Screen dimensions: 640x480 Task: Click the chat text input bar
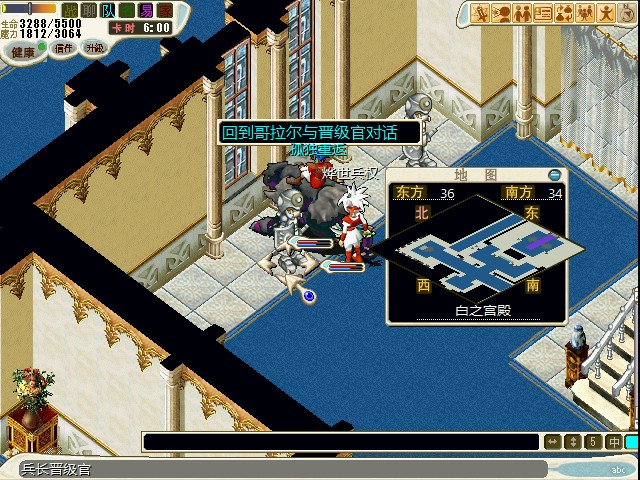point(342,441)
